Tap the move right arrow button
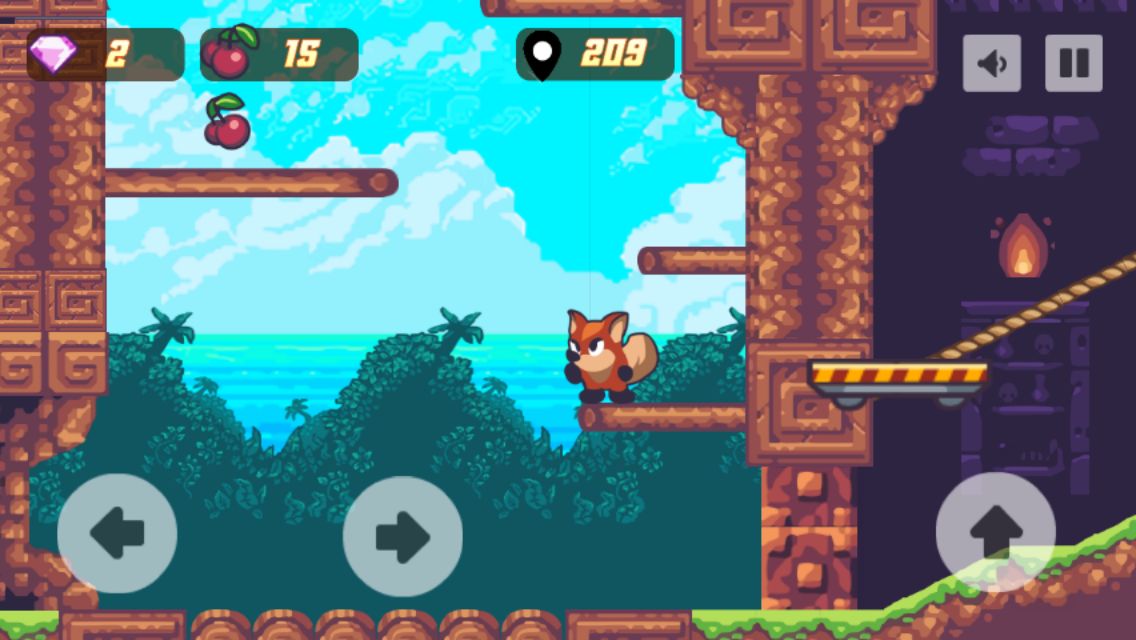 click(x=402, y=536)
